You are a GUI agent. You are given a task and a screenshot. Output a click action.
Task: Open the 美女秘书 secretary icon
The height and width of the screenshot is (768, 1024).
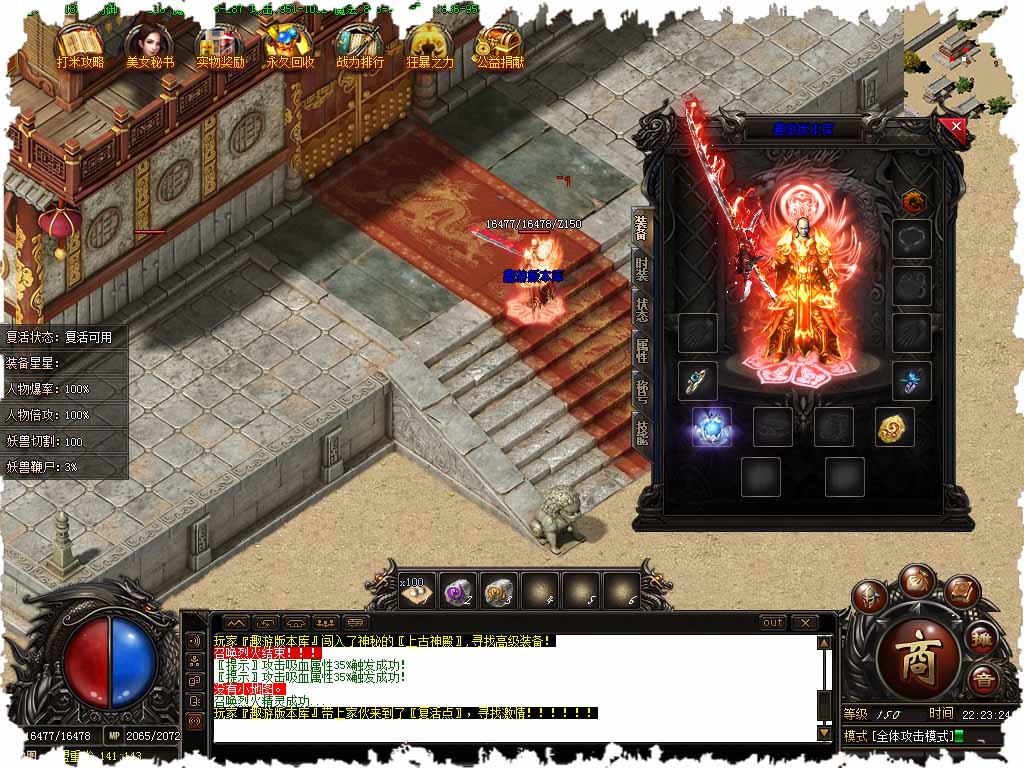150,46
